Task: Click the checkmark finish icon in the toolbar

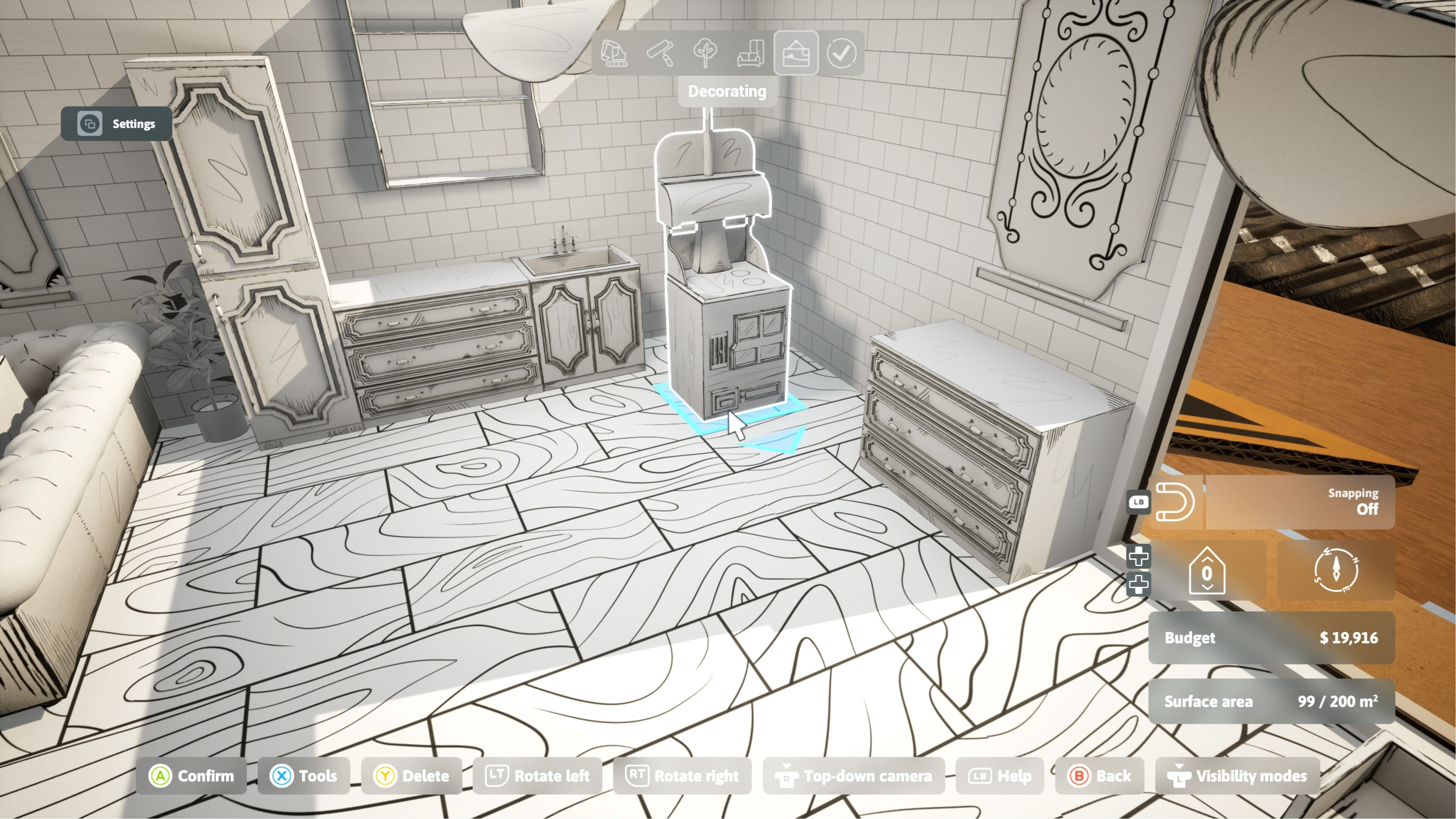Action: [842, 54]
